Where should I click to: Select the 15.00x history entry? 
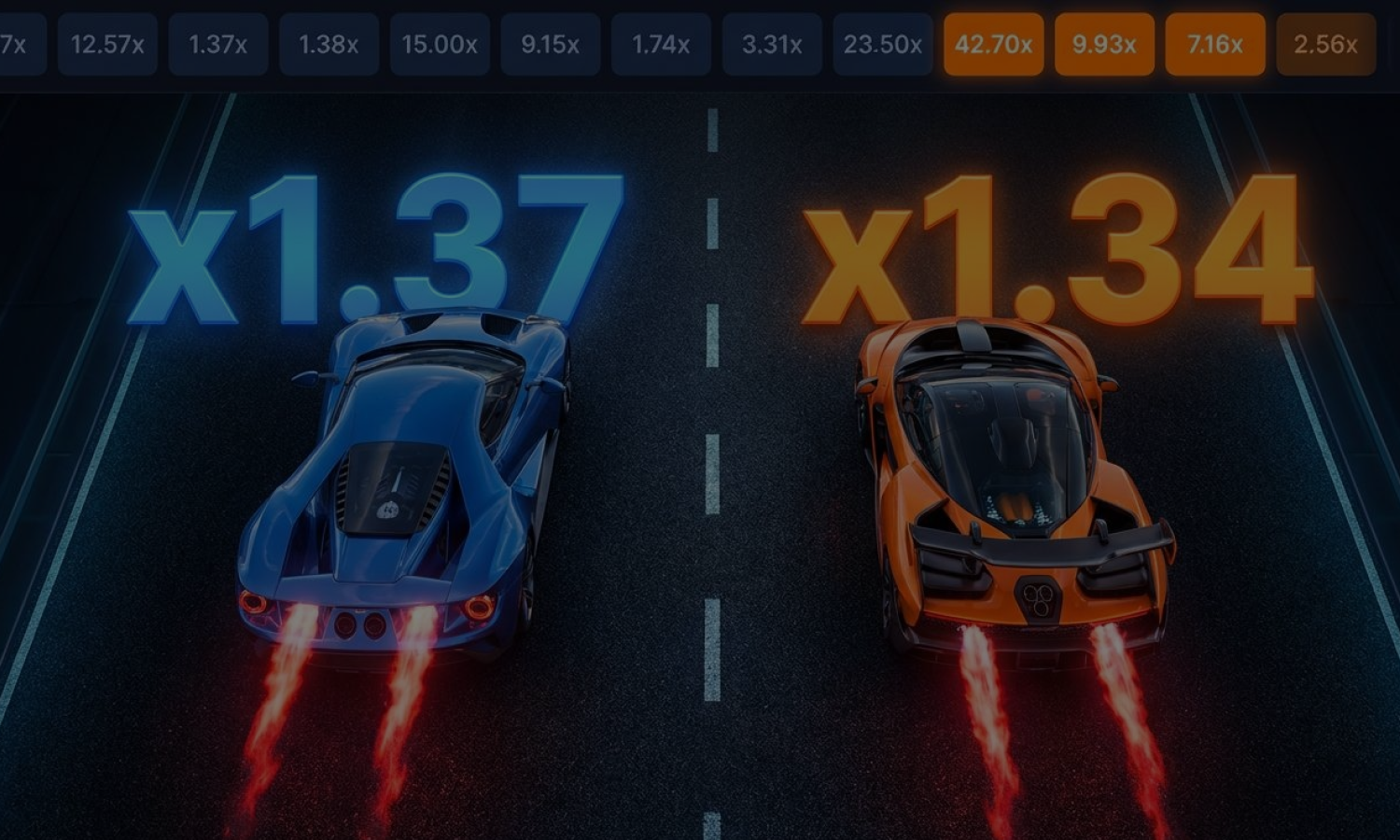tap(440, 43)
